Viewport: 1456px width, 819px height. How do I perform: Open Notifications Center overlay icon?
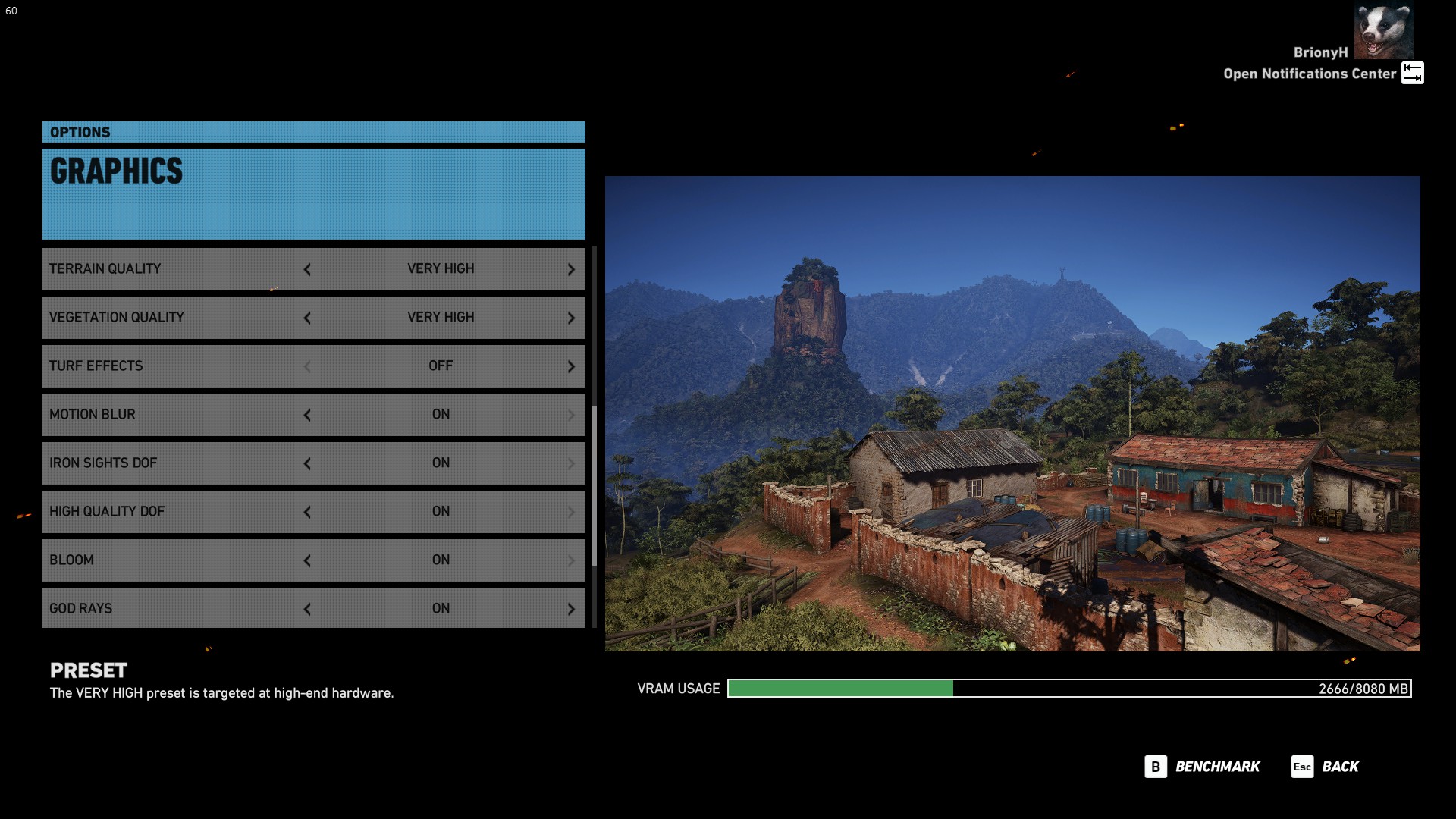[1412, 73]
